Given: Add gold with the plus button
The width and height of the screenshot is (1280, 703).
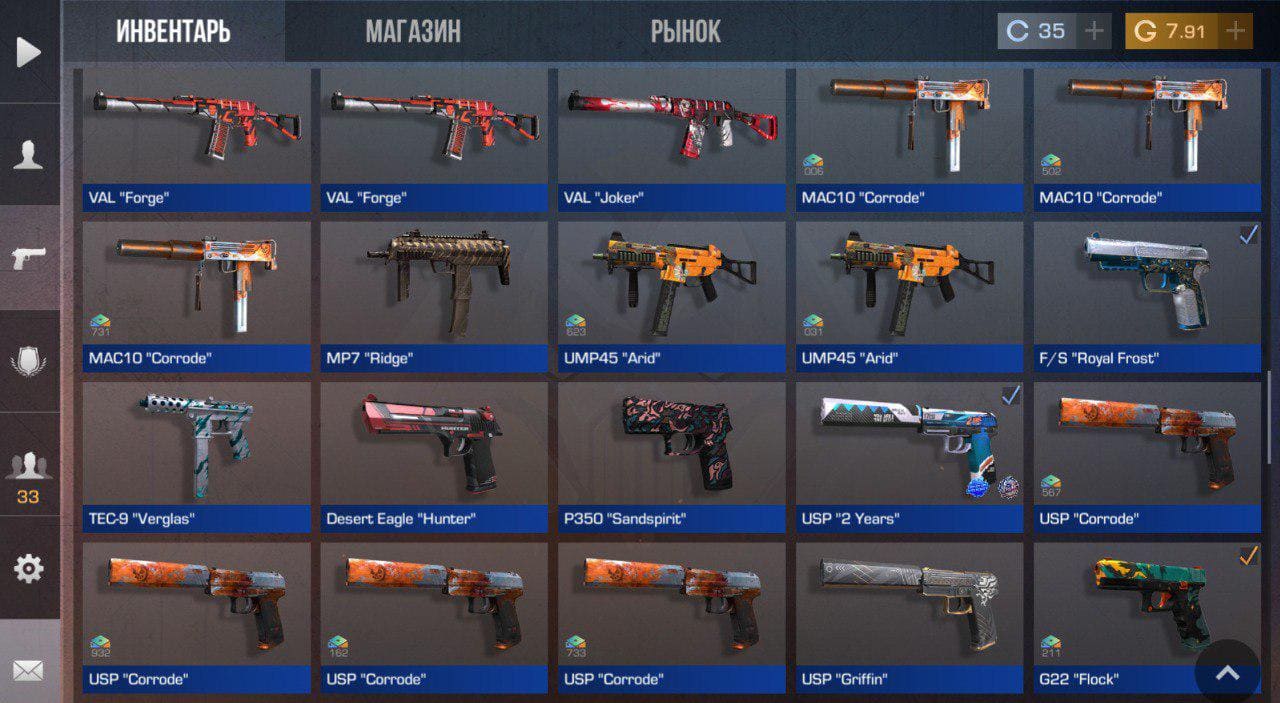Looking at the screenshot, I should [x=1236, y=31].
